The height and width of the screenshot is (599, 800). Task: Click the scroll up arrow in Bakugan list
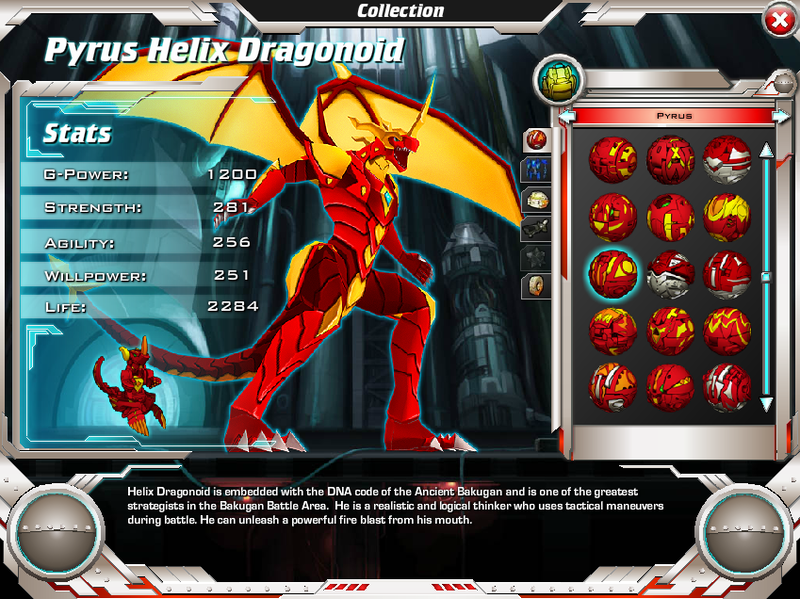click(x=766, y=151)
